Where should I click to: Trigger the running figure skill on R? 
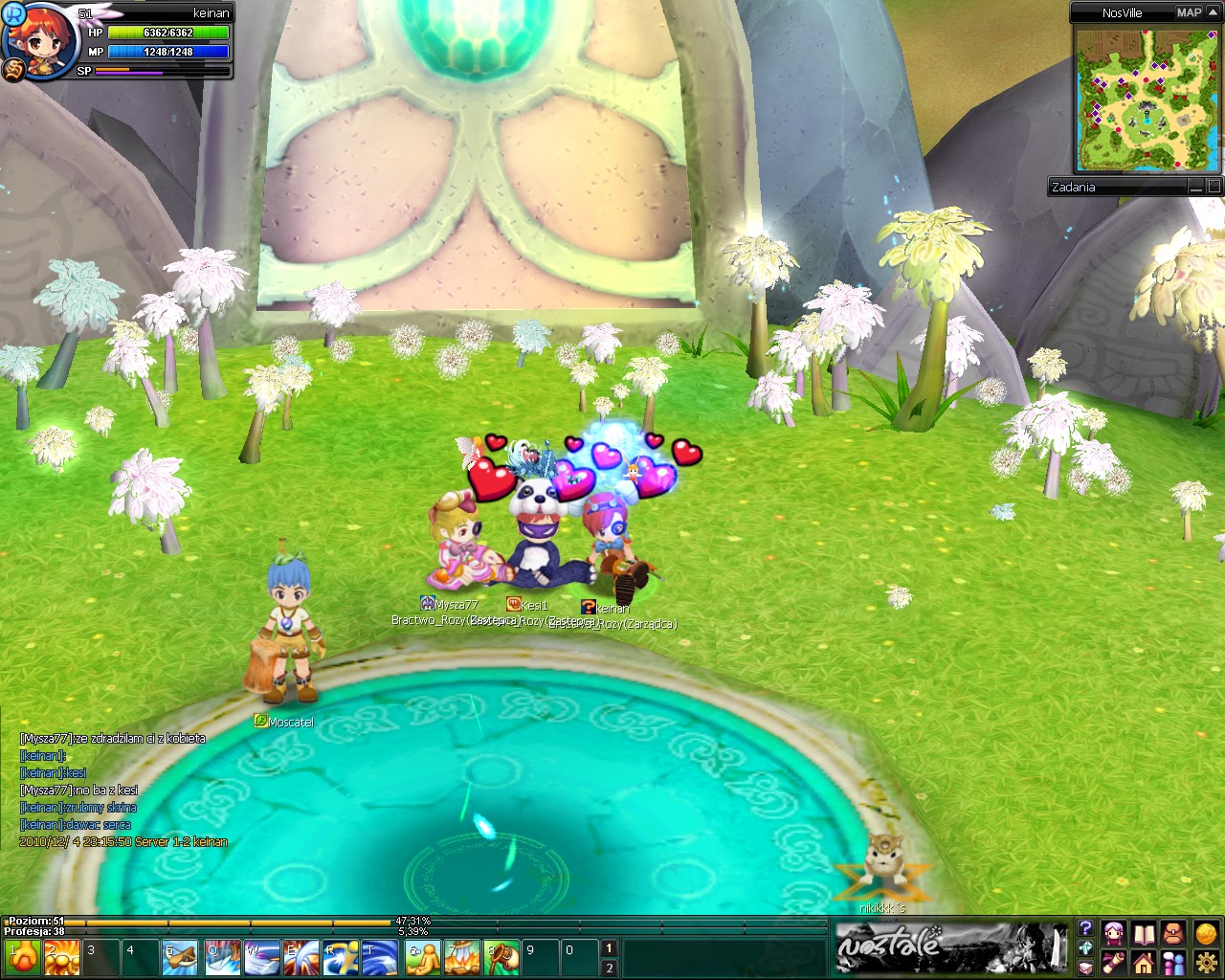tap(341, 957)
